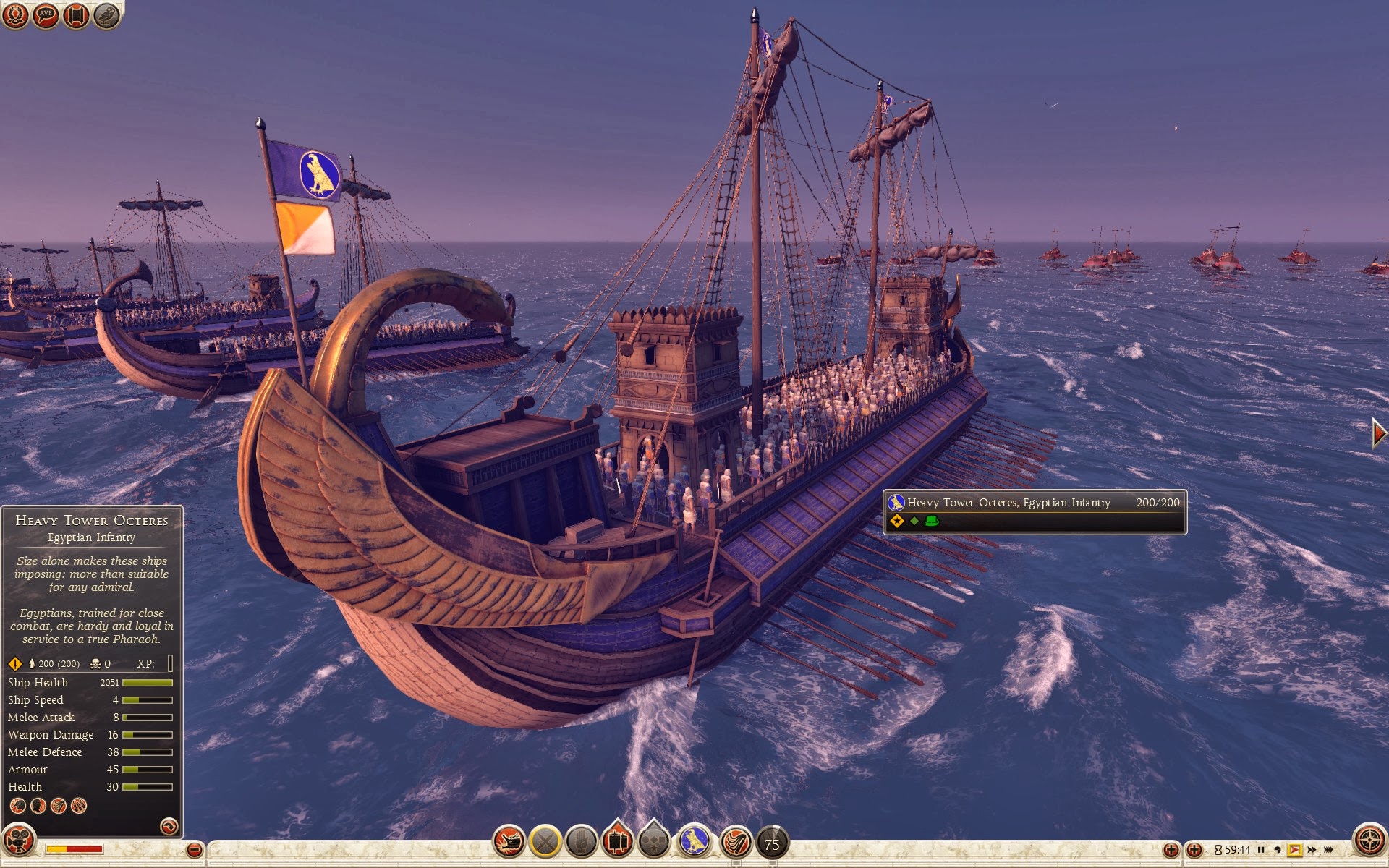Open the compass radar map button

point(1369,841)
